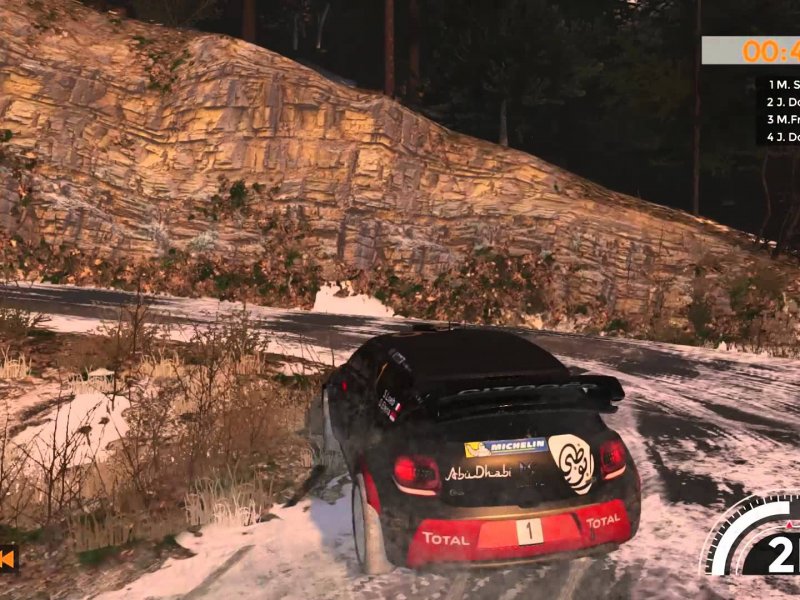Activate the orange rewind icon

[8, 558]
